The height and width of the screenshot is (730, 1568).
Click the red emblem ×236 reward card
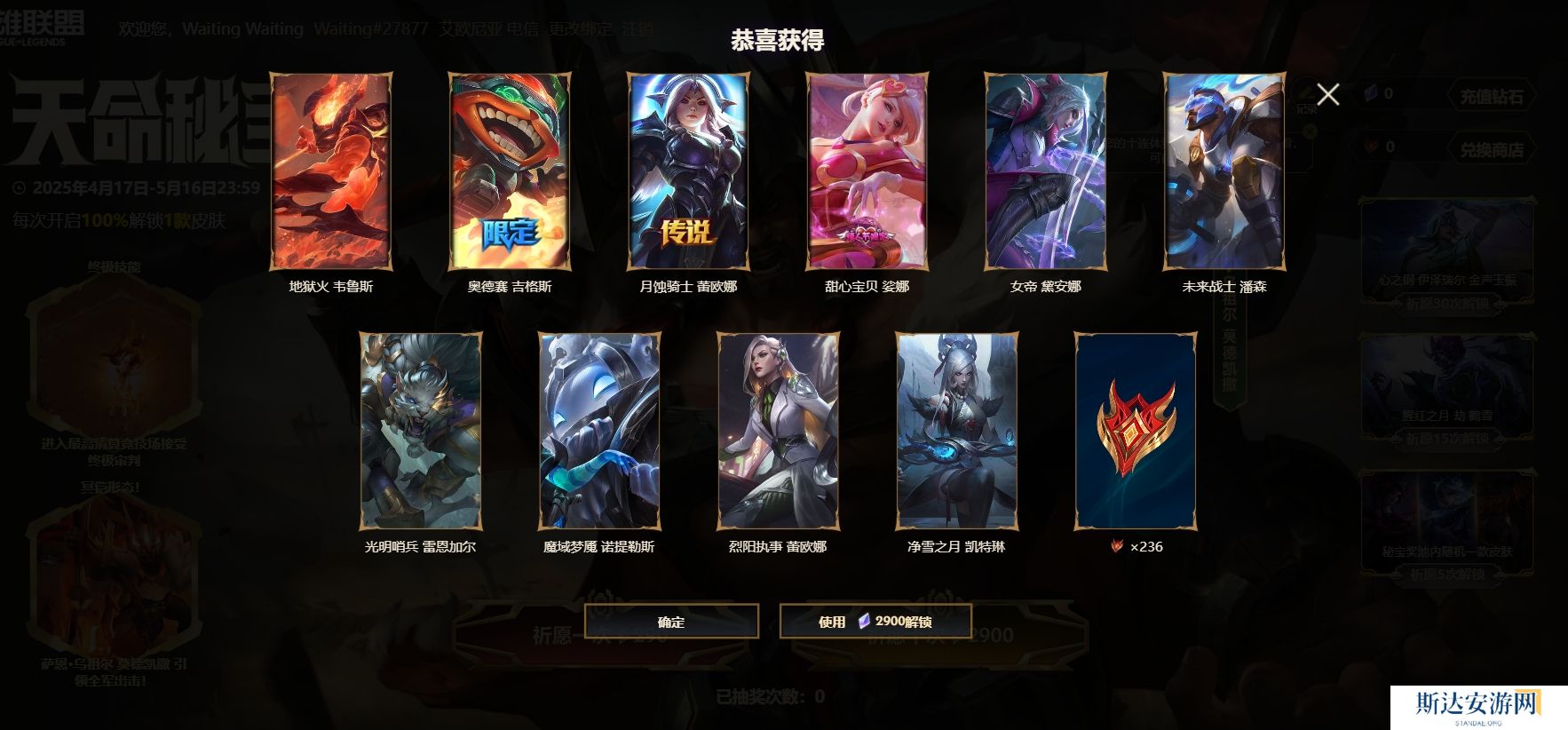coord(1136,432)
